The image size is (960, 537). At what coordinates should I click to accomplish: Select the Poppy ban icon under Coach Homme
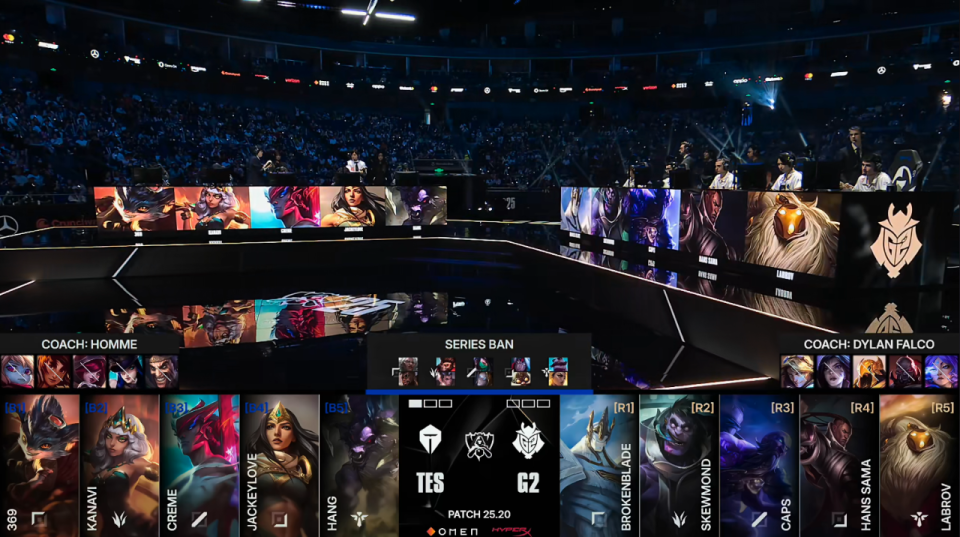[x=18, y=372]
